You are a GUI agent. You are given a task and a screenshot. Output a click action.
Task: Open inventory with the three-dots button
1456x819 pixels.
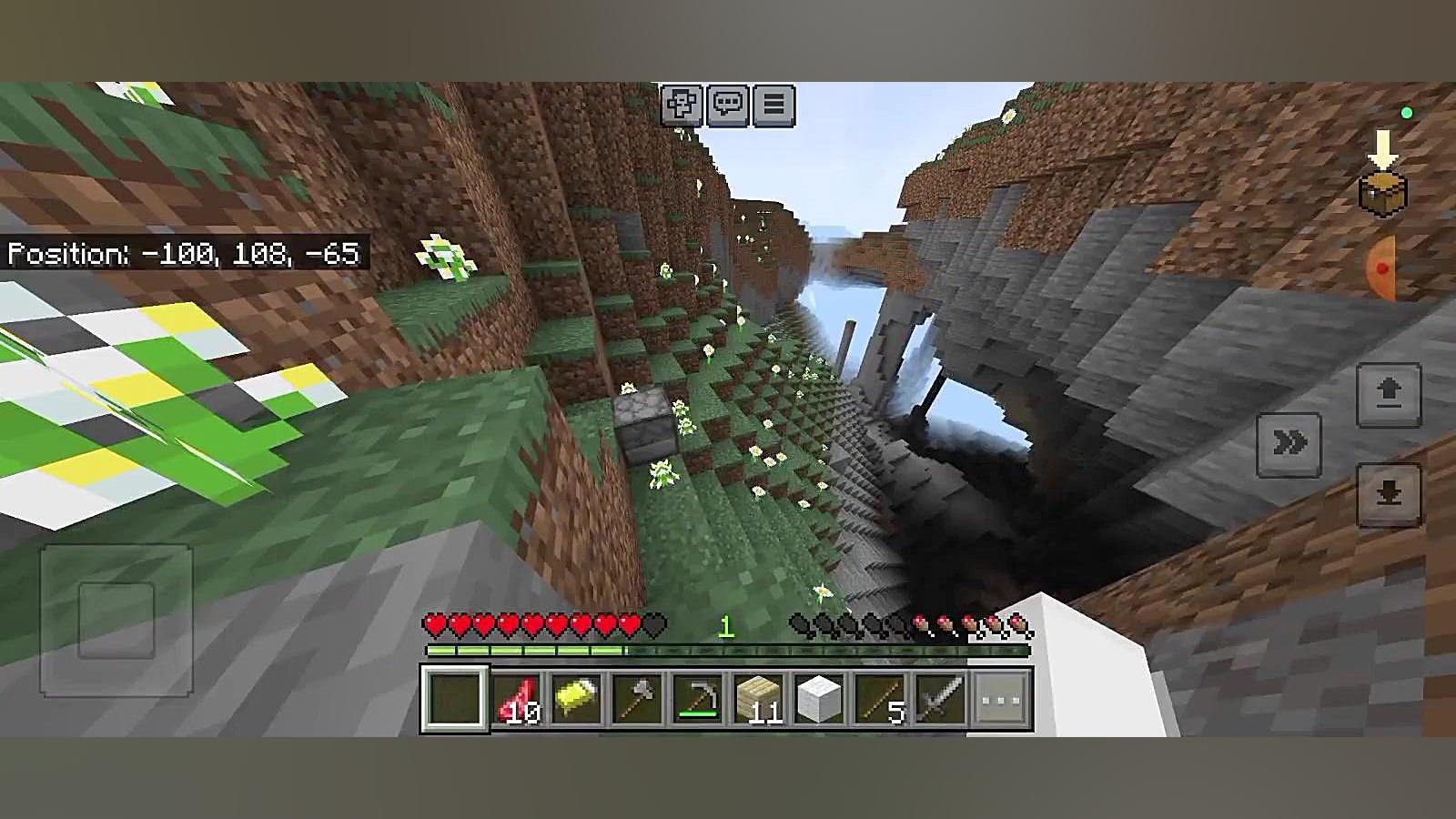(x=1000, y=700)
